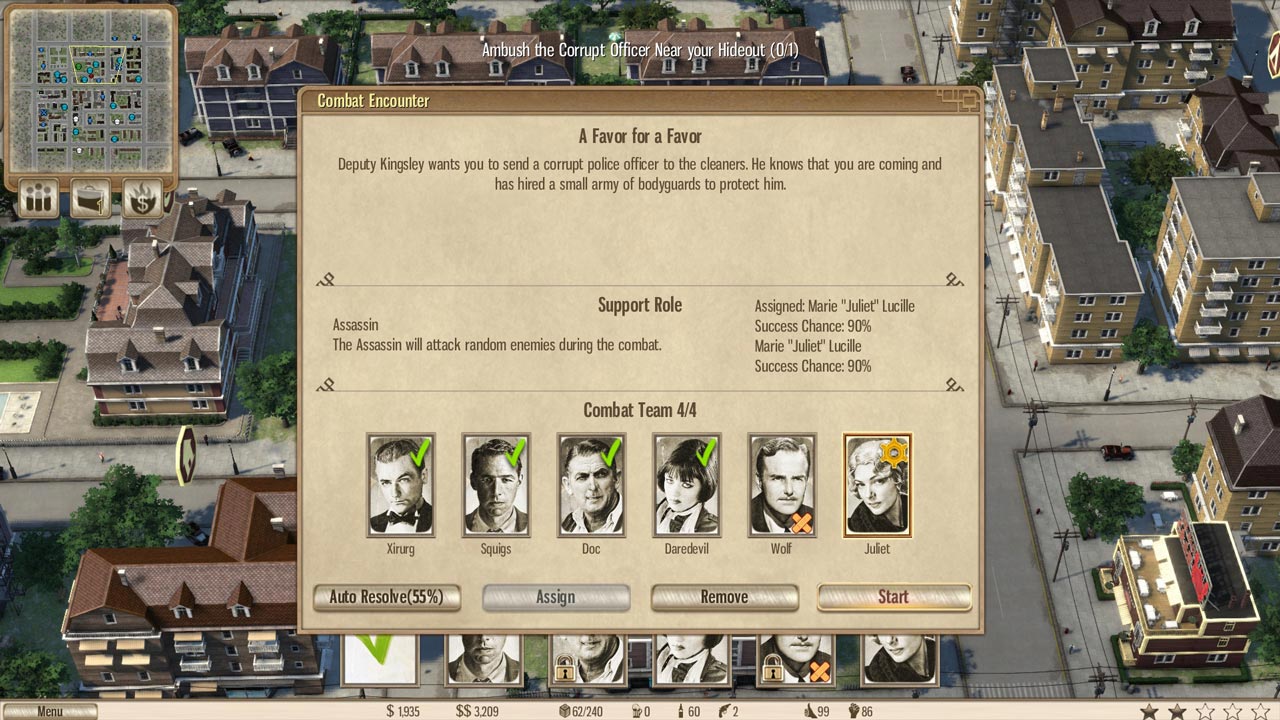Select Doc's combat team portrait
The height and width of the screenshot is (720, 1280).
(x=591, y=485)
